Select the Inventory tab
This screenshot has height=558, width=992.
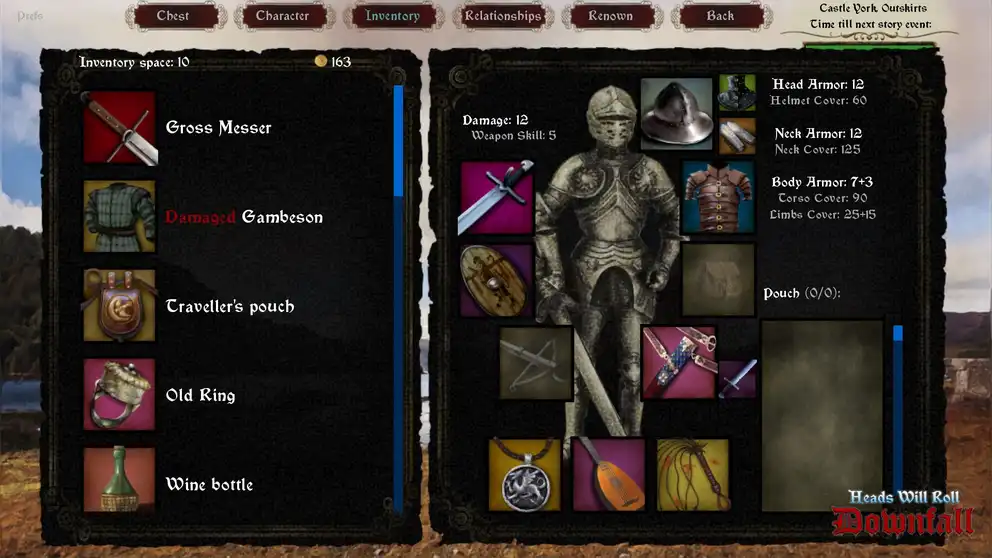pyautogui.click(x=393, y=16)
